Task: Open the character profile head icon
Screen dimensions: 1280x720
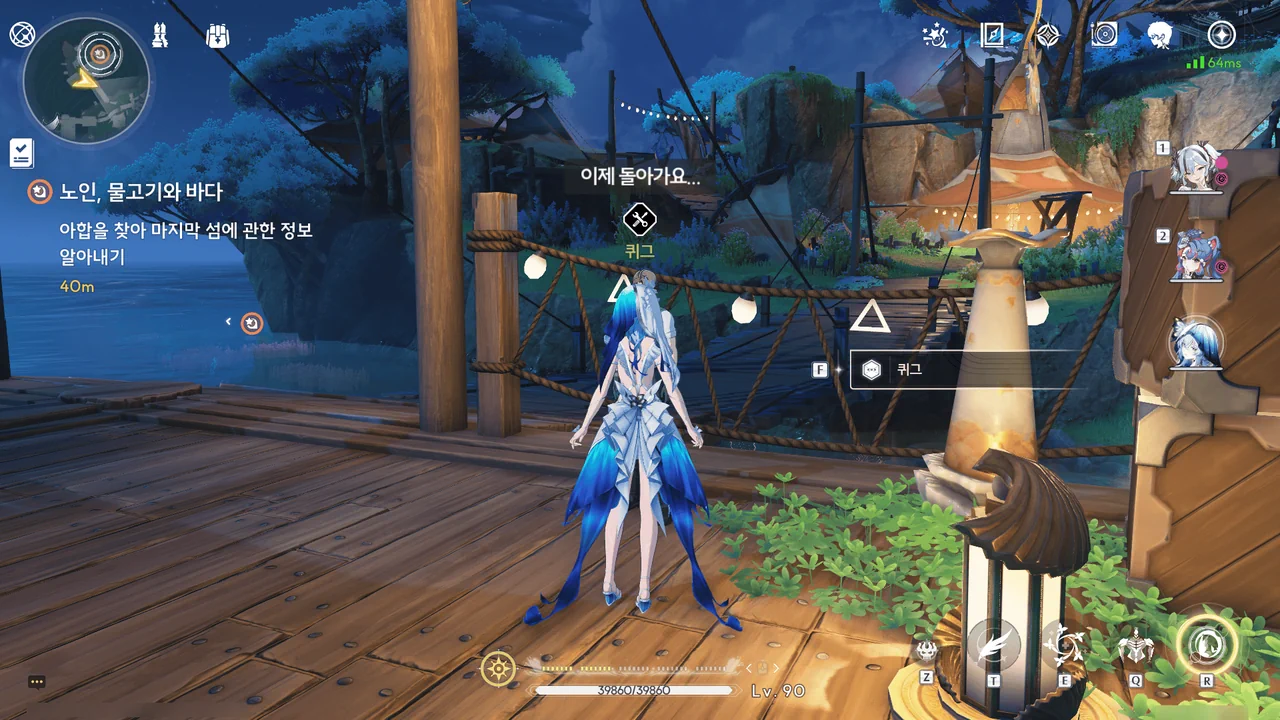Action: tap(1160, 36)
